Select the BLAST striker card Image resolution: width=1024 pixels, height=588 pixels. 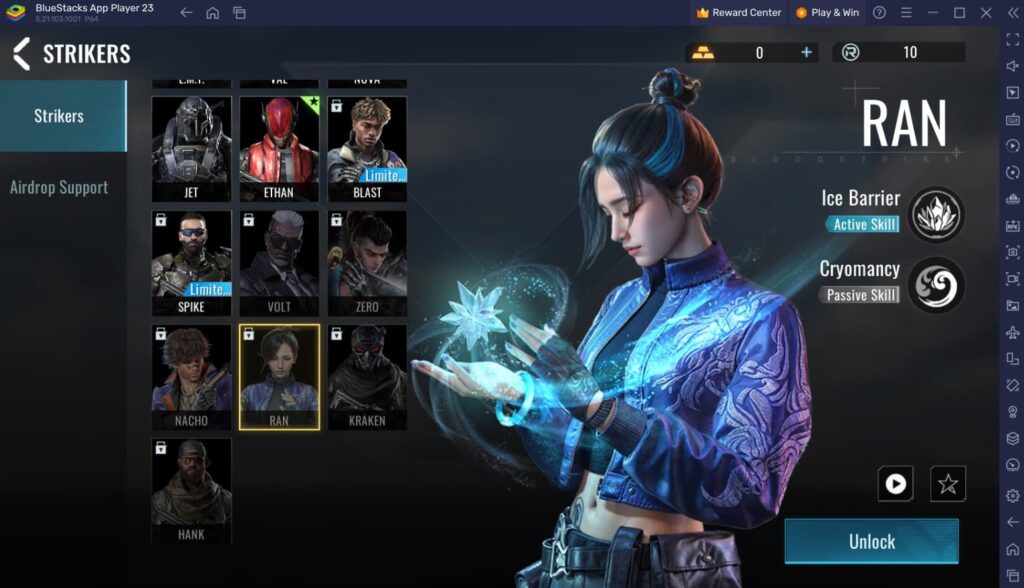point(367,147)
